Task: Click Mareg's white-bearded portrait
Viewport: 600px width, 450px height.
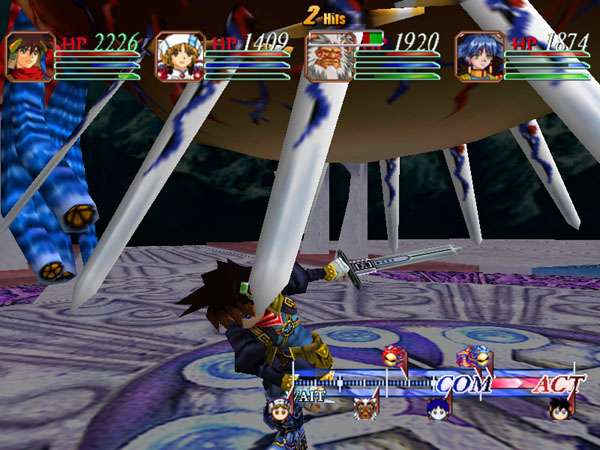Action: (x=329, y=56)
